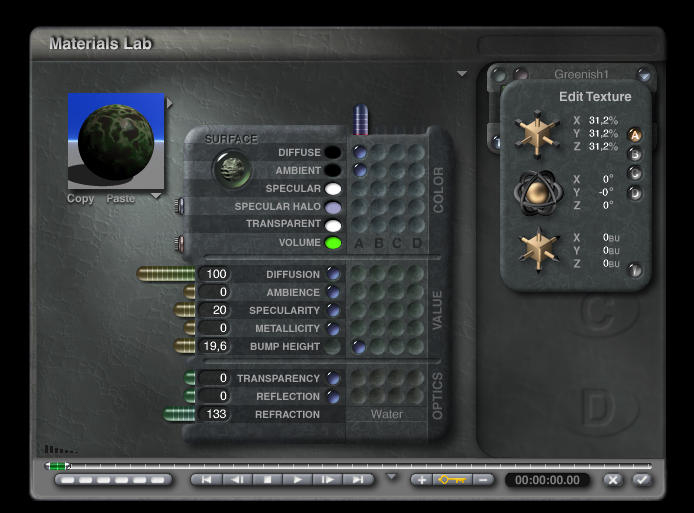Select texture component D in Edit Texture

click(634, 192)
